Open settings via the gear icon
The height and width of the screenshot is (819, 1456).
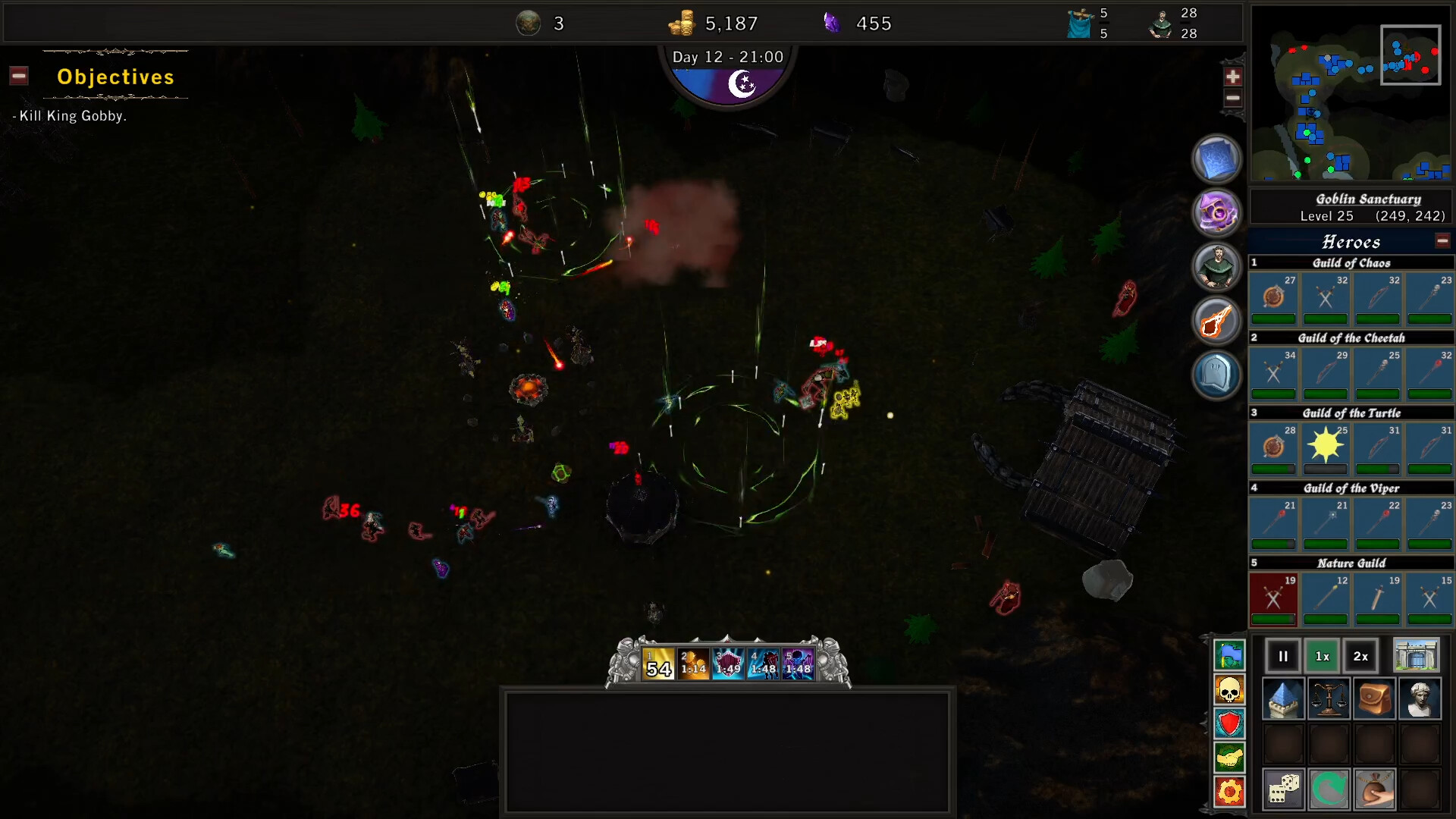[1229, 791]
